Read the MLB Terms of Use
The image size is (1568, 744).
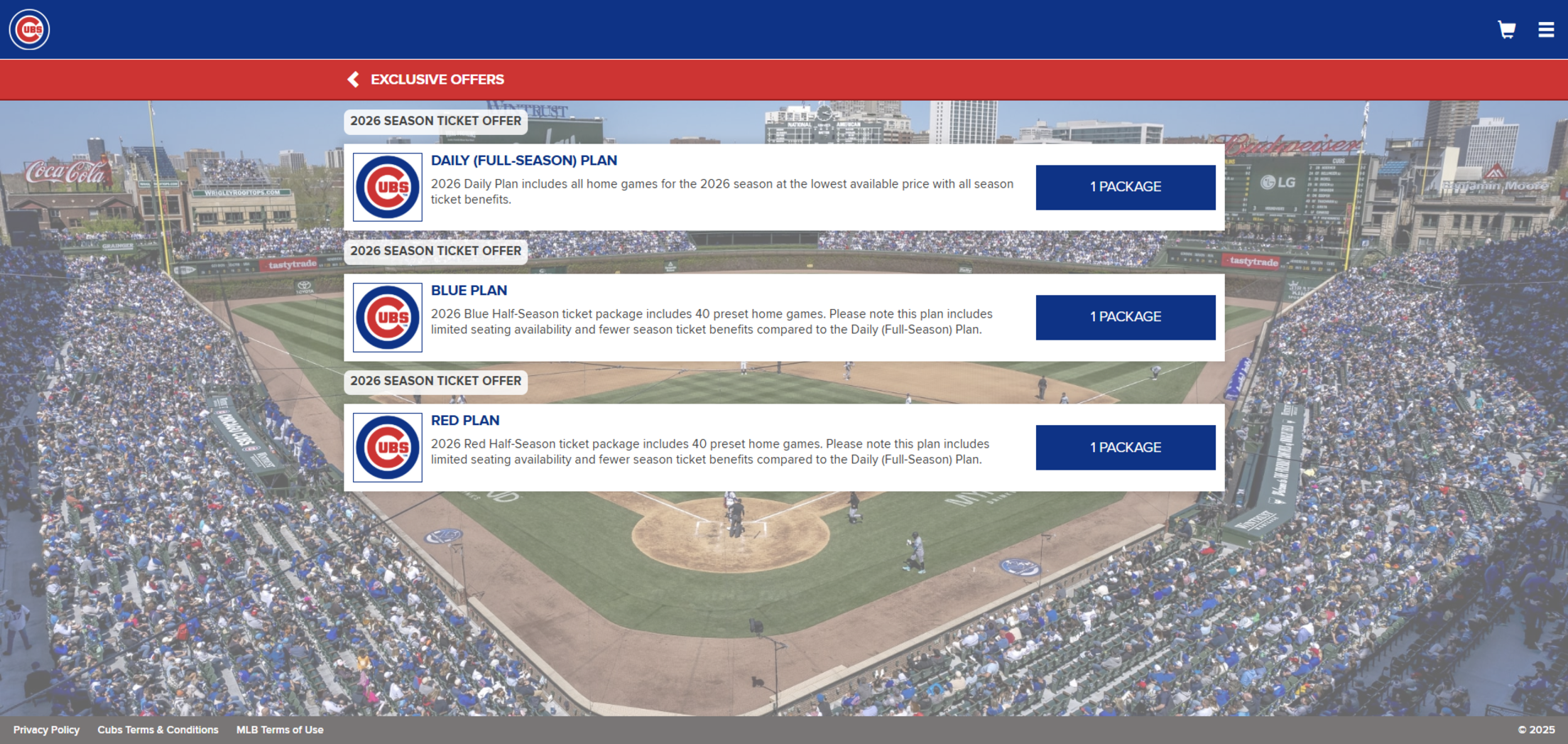280,730
